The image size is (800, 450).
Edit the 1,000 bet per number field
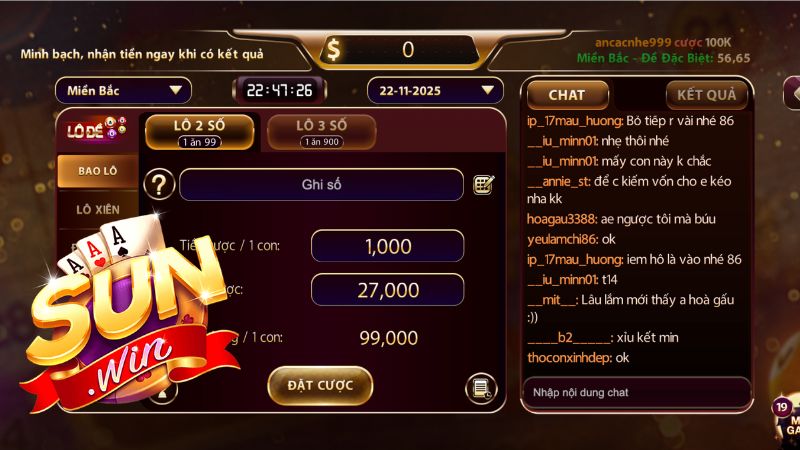[387, 246]
